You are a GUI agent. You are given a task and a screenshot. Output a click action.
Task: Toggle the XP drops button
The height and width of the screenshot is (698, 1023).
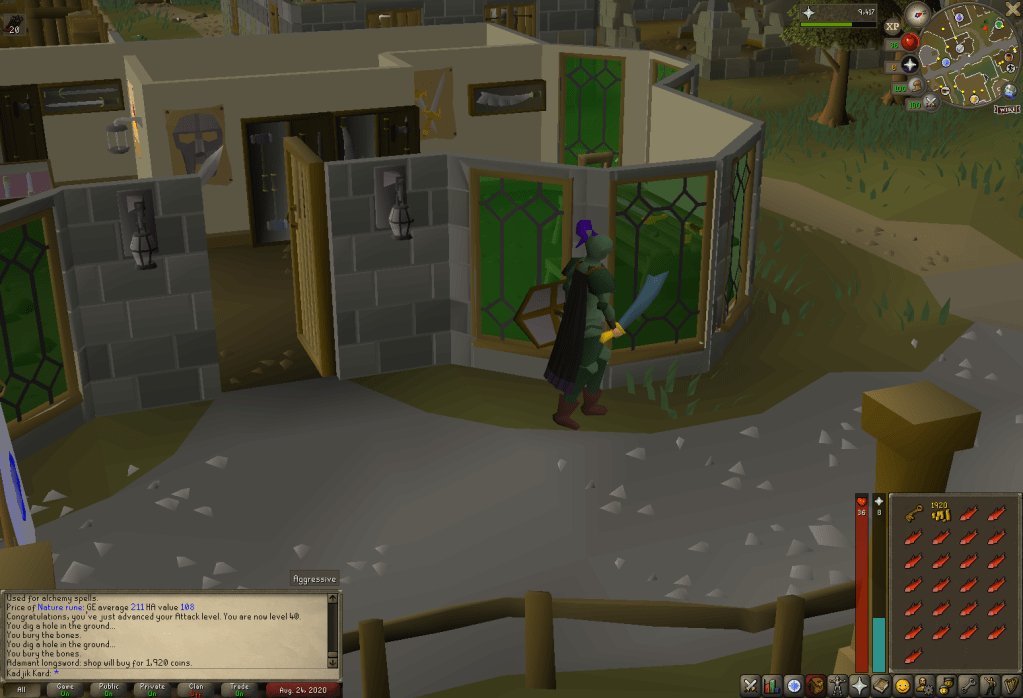pos(892,27)
